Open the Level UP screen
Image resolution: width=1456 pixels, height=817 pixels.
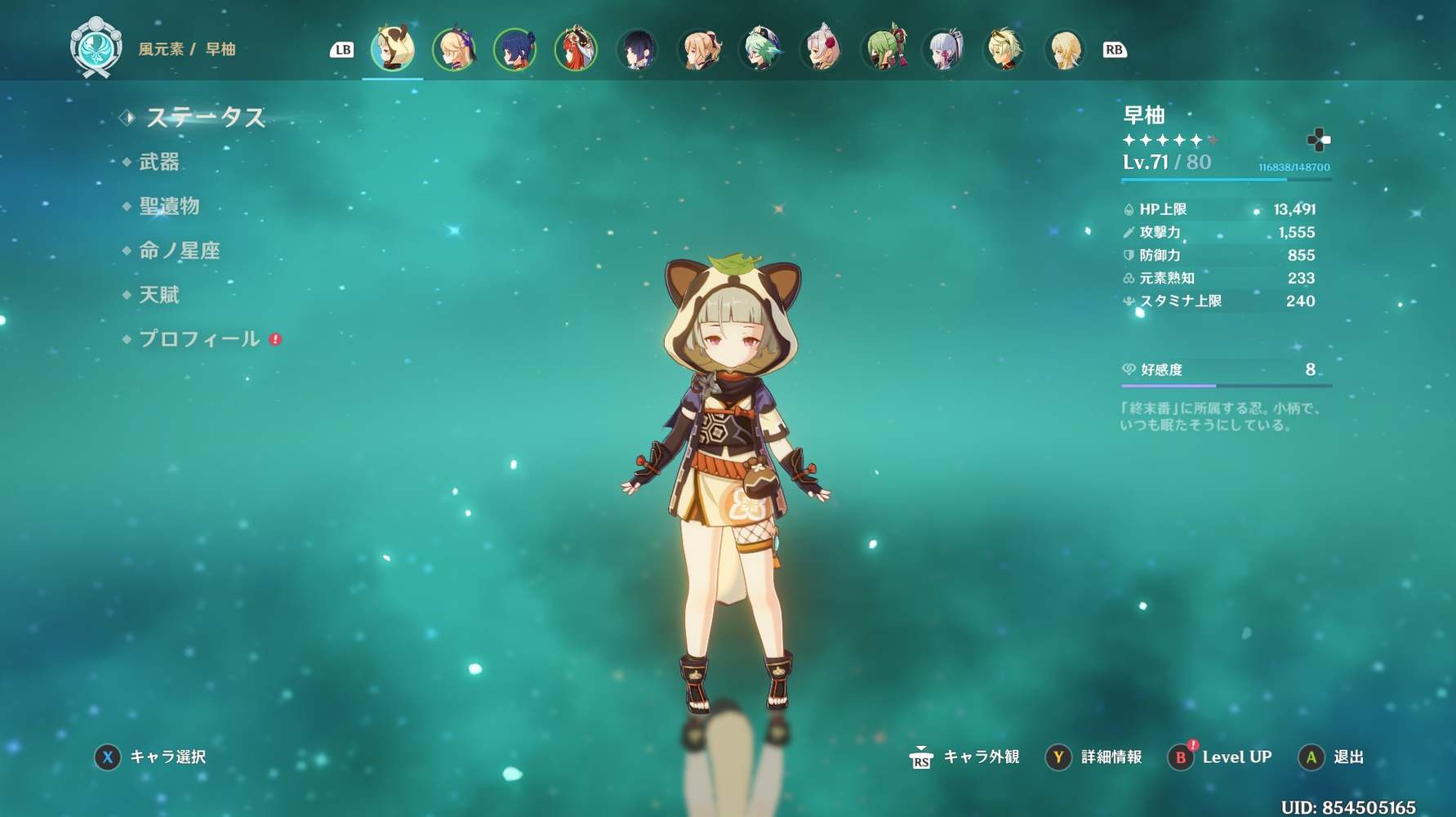point(1220,757)
